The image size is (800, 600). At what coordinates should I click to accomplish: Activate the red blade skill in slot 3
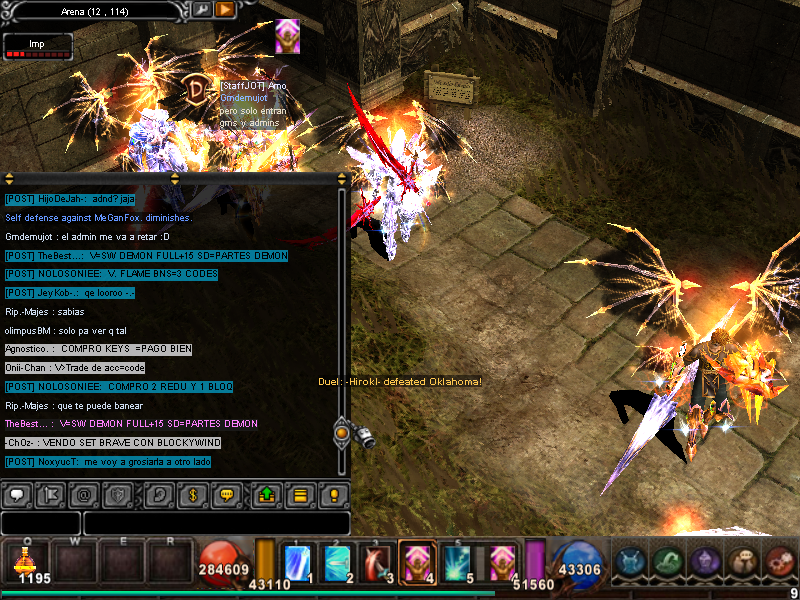click(x=377, y=562)
